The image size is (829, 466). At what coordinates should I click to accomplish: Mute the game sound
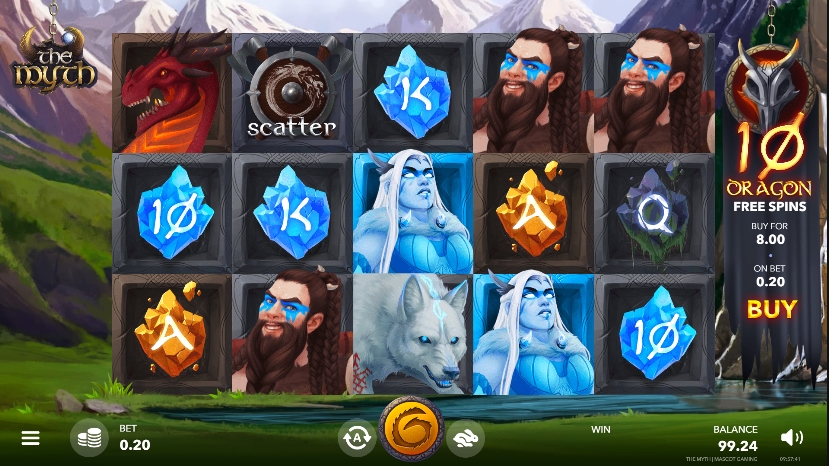pyautogui.click(x=791, y=437)
